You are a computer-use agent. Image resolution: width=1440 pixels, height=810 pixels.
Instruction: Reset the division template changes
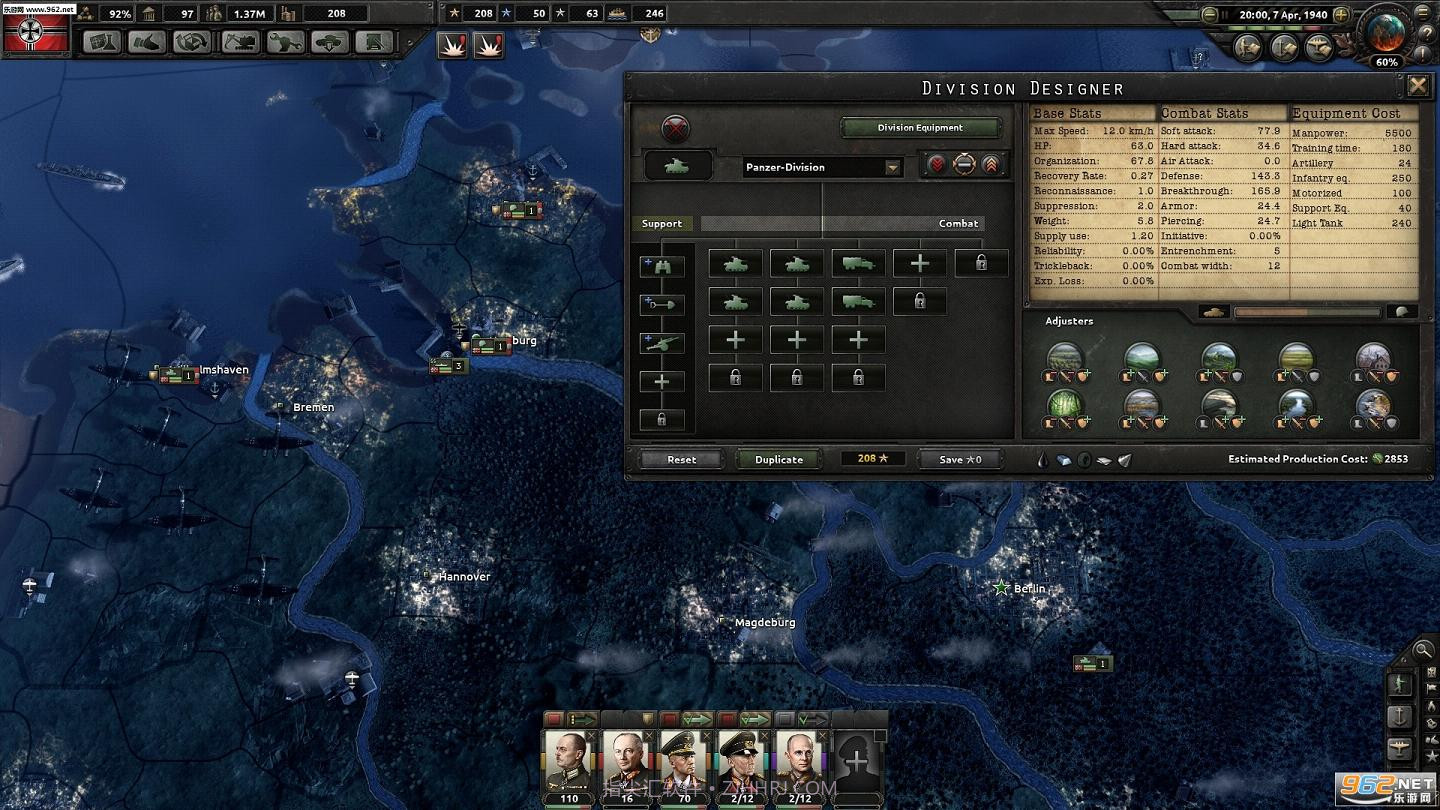click(x=681, y=459)
